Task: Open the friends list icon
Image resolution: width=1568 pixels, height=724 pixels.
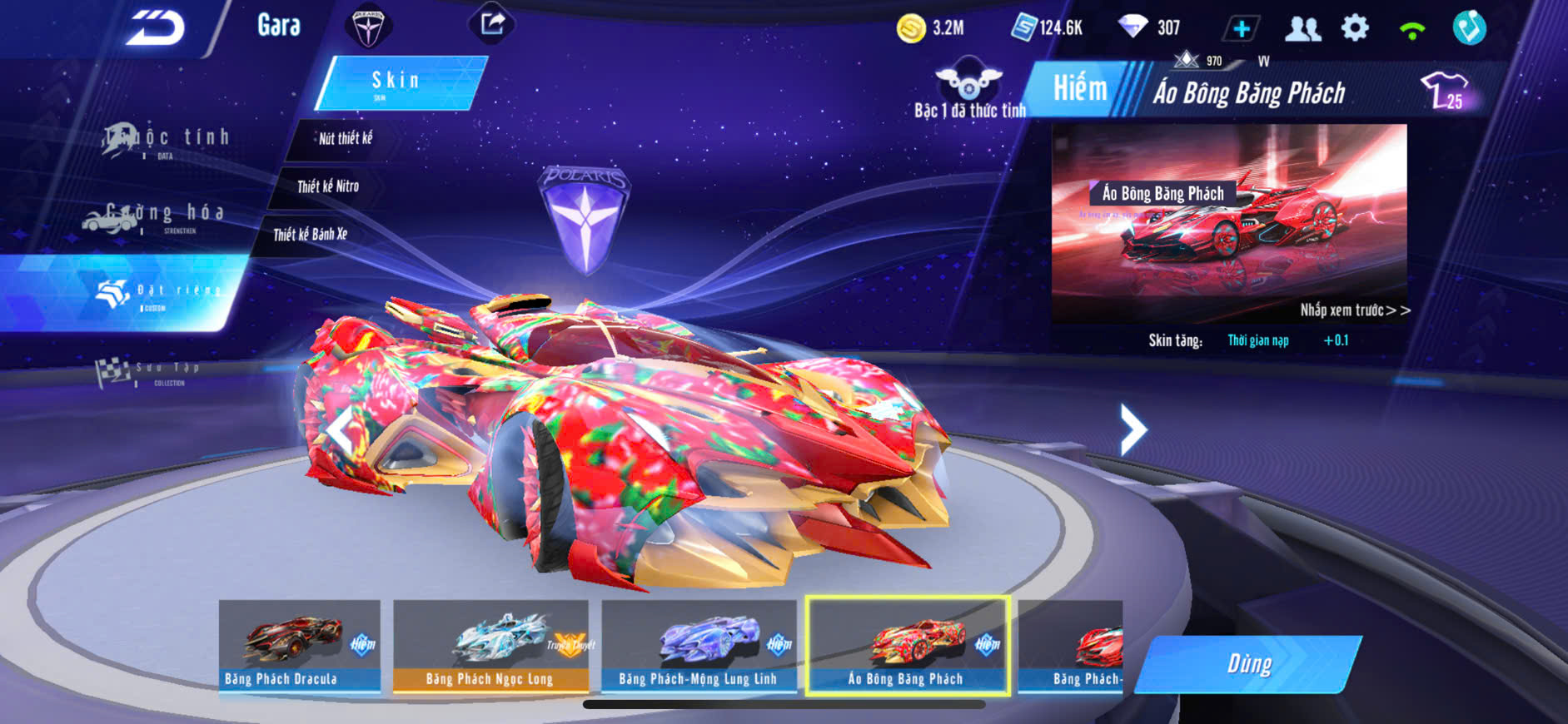Action: (1302, 29)
